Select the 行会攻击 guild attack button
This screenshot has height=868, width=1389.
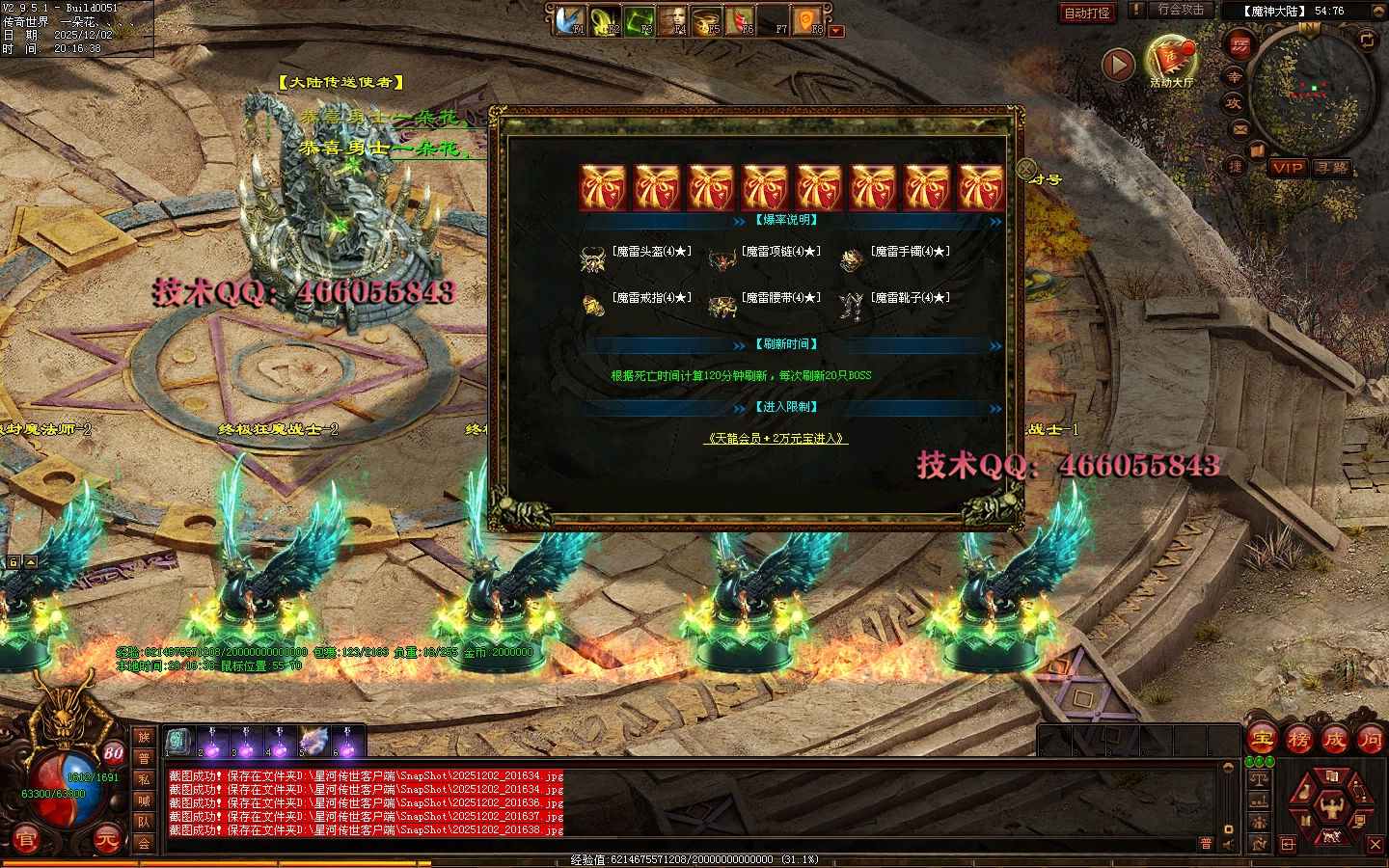(x=1180, y=10)
